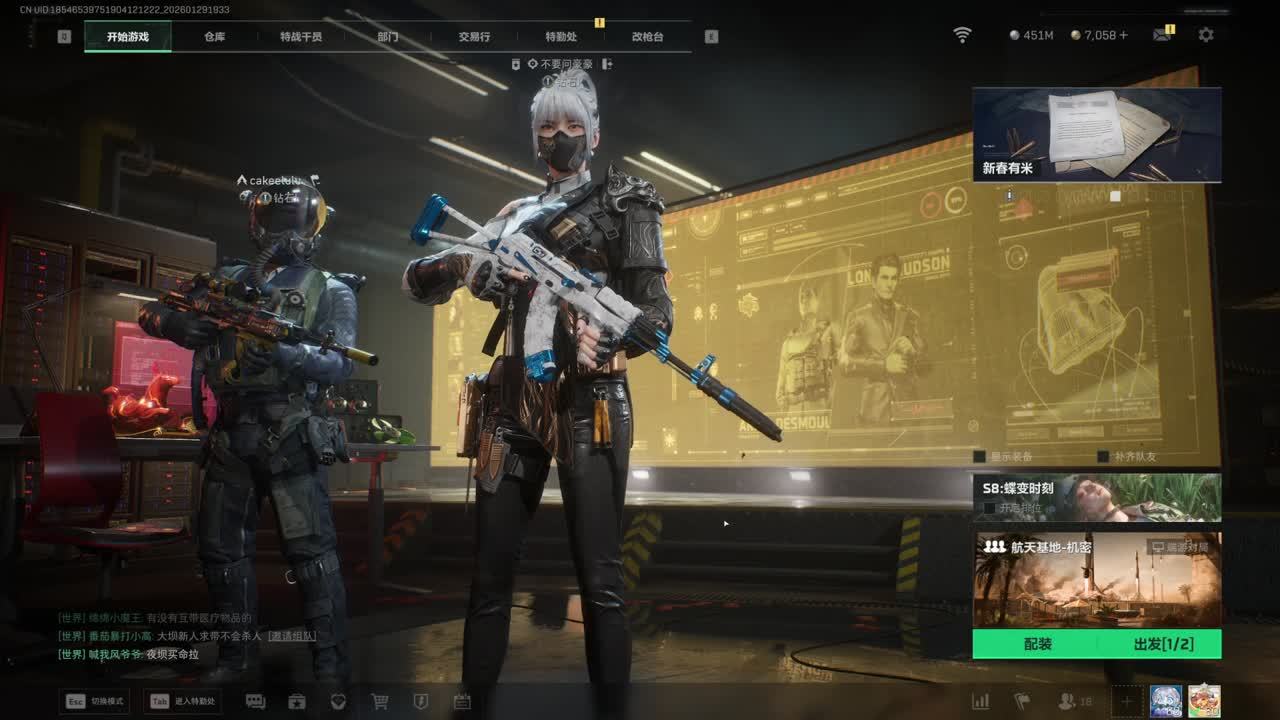The image size is (1280, 720).
Task: Open the 新春有米 event banner
Action: click(x=1096, y=135)
